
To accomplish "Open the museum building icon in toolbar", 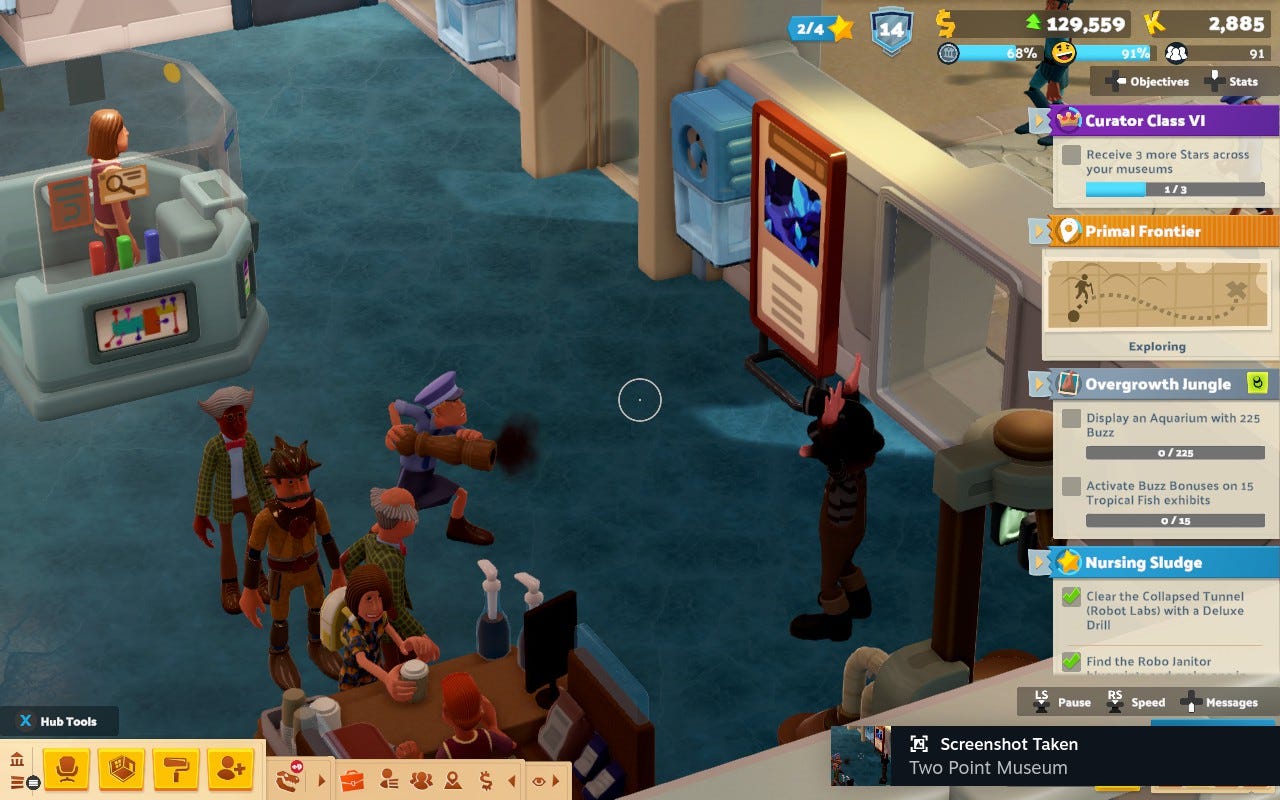I will [17, 761].
